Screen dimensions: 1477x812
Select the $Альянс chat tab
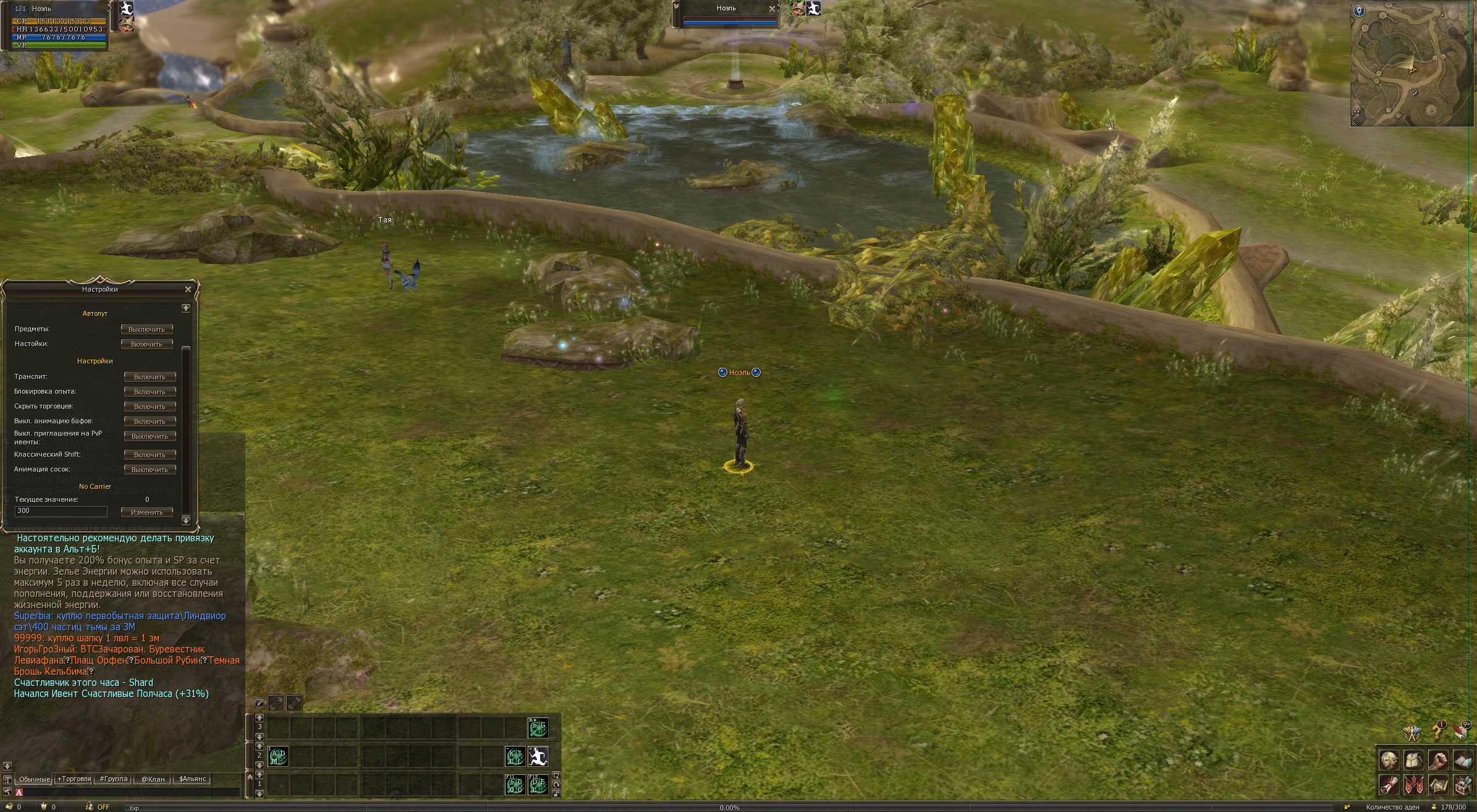coord(192,779)
